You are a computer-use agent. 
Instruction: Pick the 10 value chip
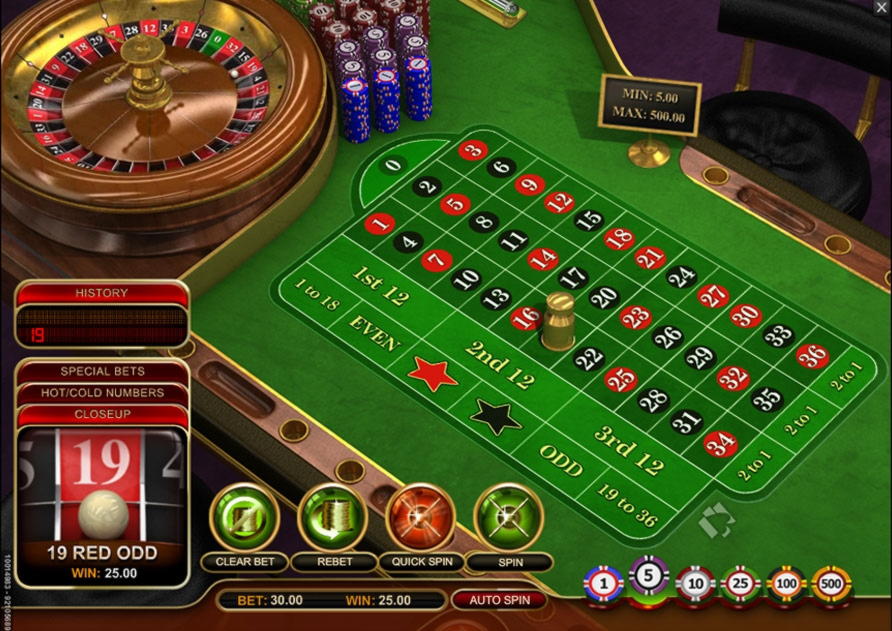[695, 582]
